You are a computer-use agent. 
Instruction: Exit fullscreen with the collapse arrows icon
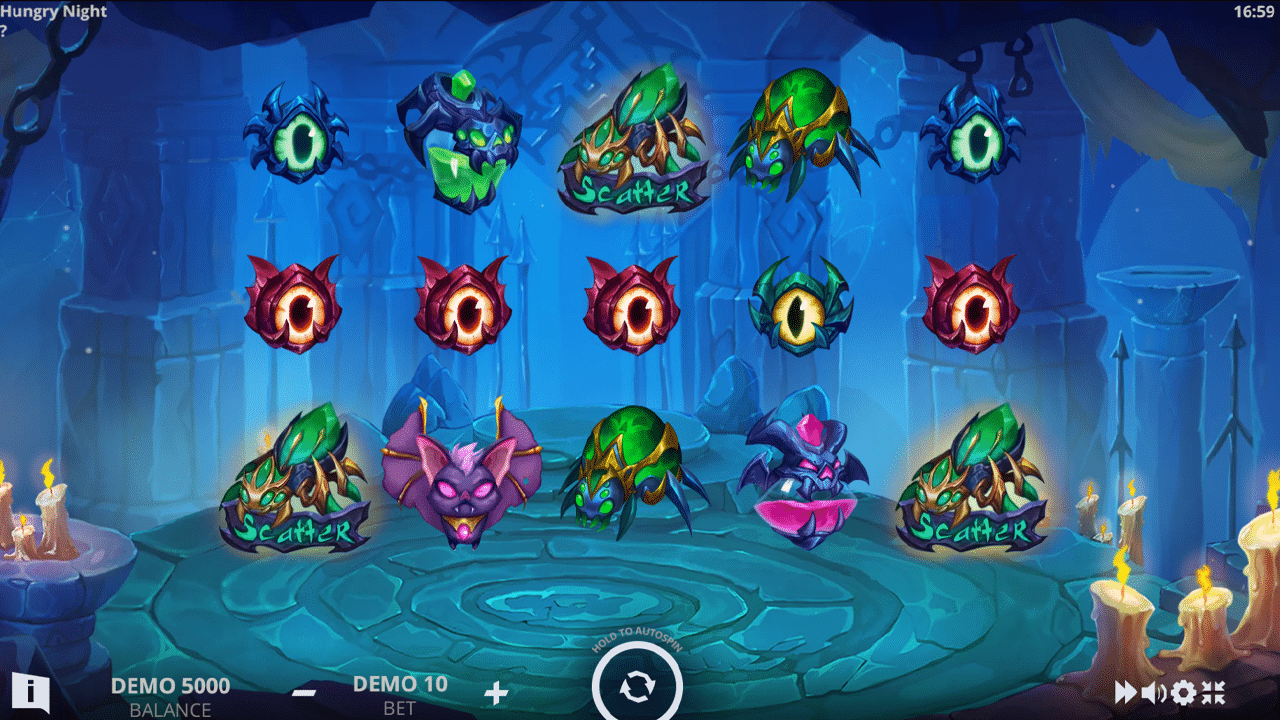(1213, 692)
